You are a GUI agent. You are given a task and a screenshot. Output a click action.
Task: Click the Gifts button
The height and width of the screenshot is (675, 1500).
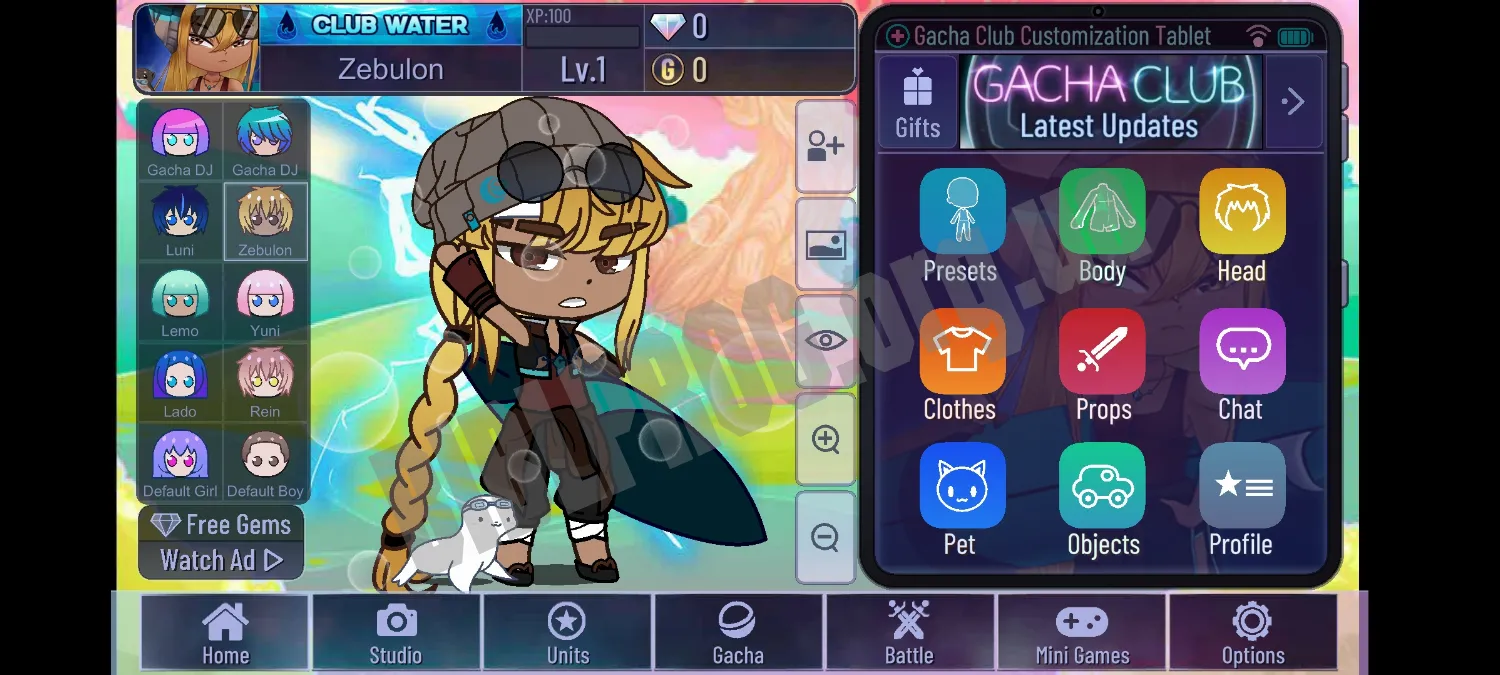[917, 102]
